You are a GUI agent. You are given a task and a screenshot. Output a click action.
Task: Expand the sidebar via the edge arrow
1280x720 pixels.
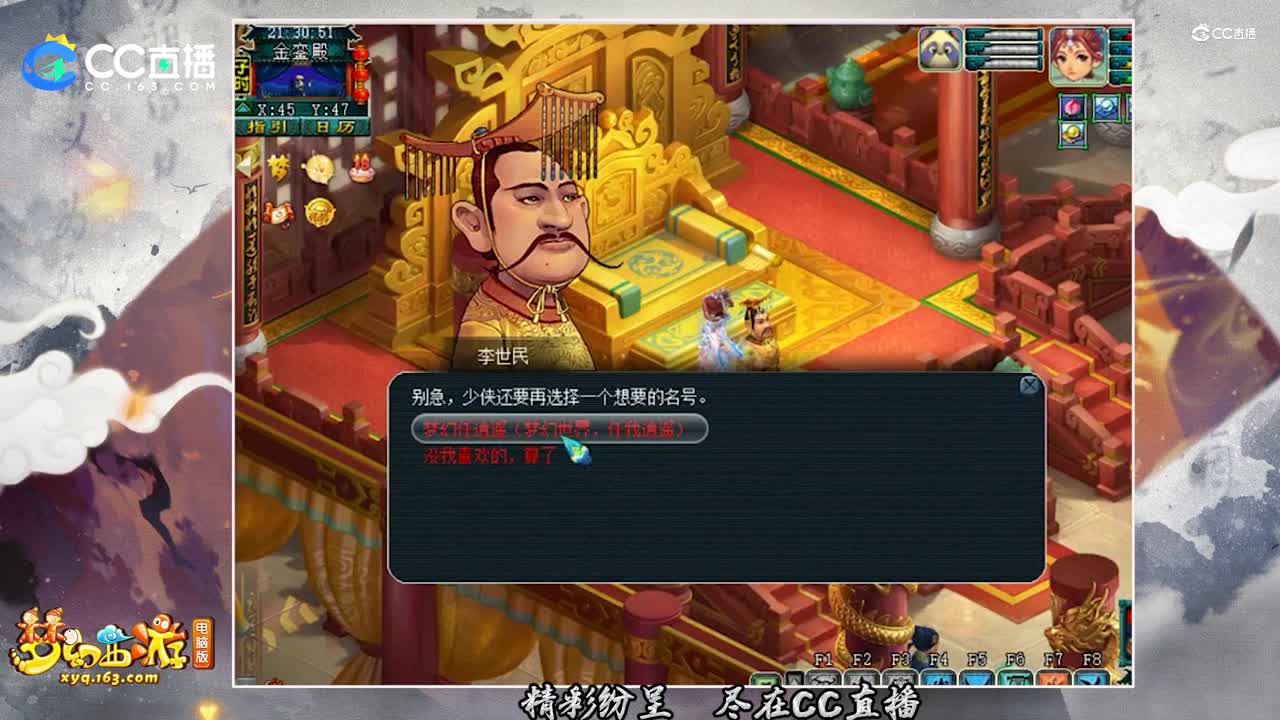pos(243,165)
